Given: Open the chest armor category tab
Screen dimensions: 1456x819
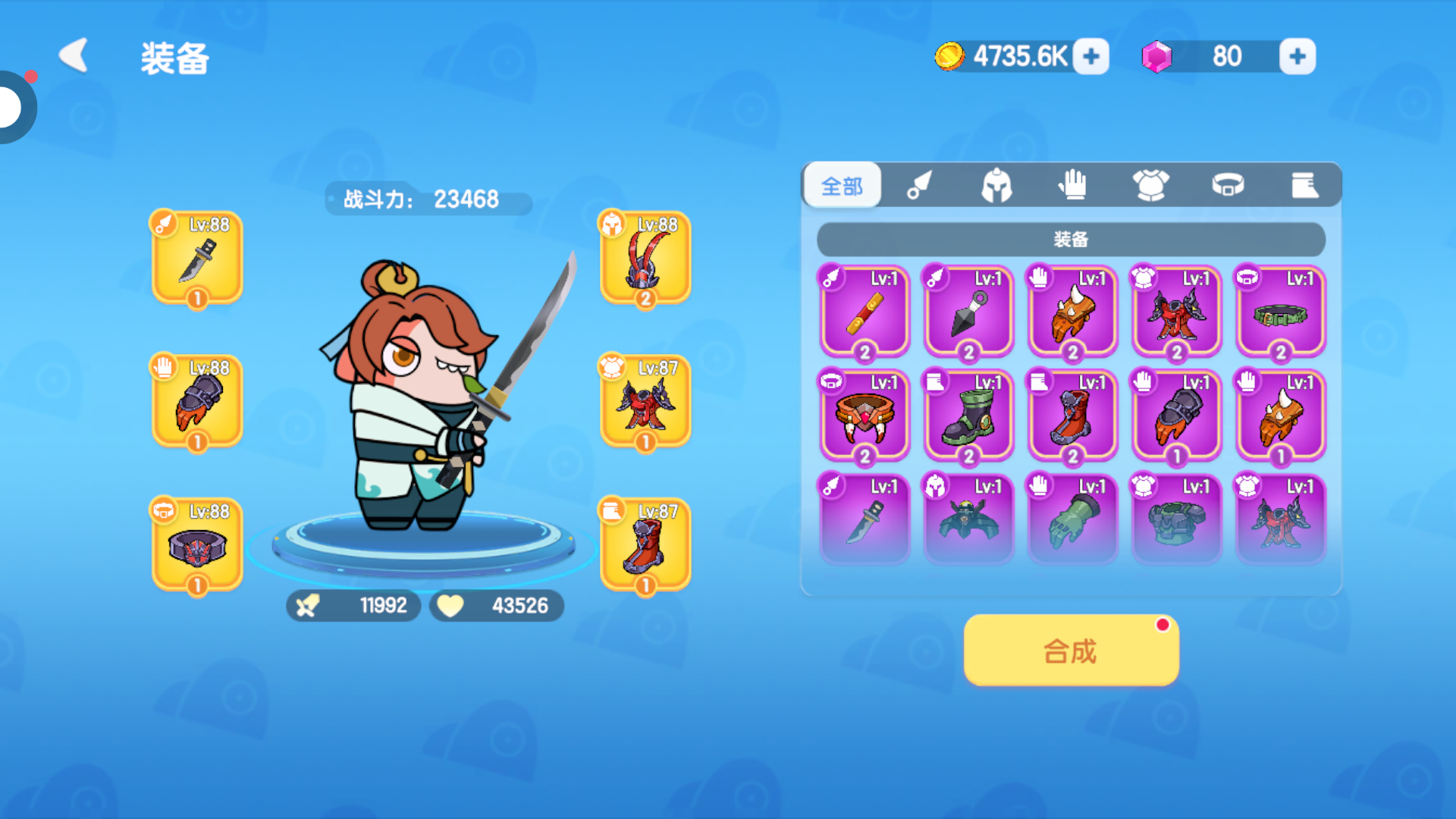Looking at the screenshot, I should pos(1150,185).
